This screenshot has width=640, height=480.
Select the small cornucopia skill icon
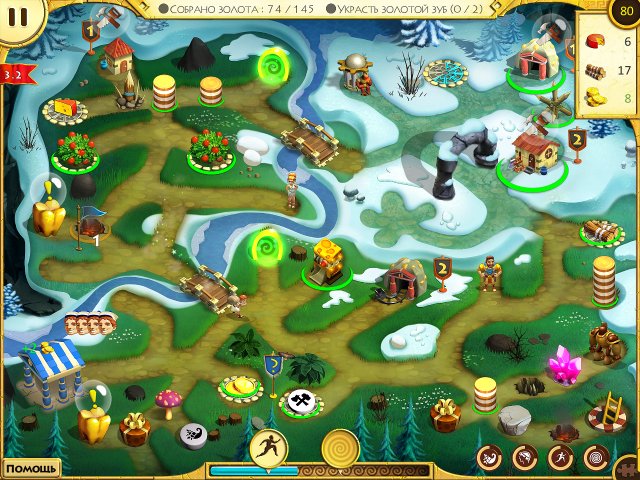[x=491, y=459]
